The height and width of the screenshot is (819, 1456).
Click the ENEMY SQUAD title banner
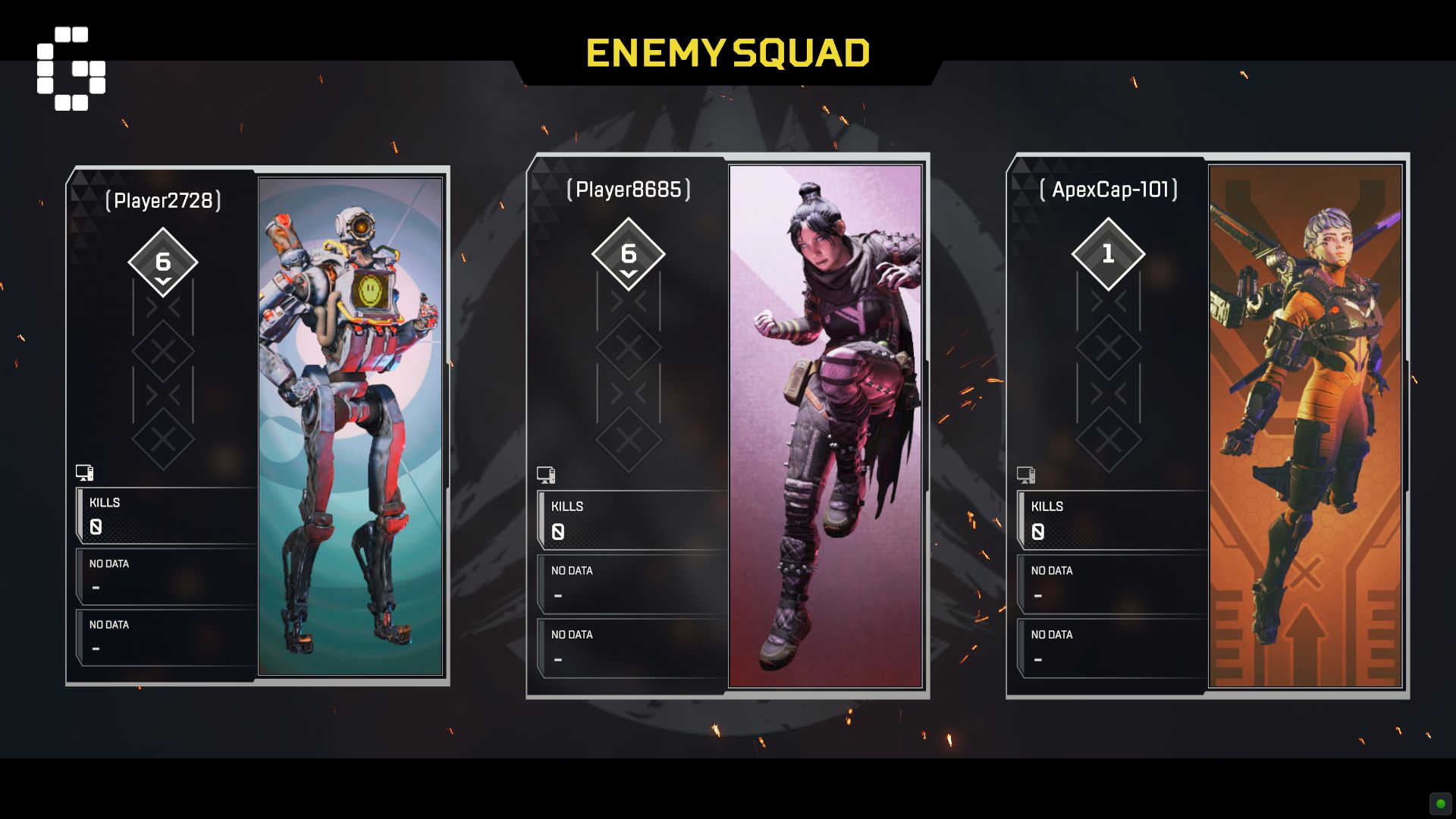(x=730, y=52)
